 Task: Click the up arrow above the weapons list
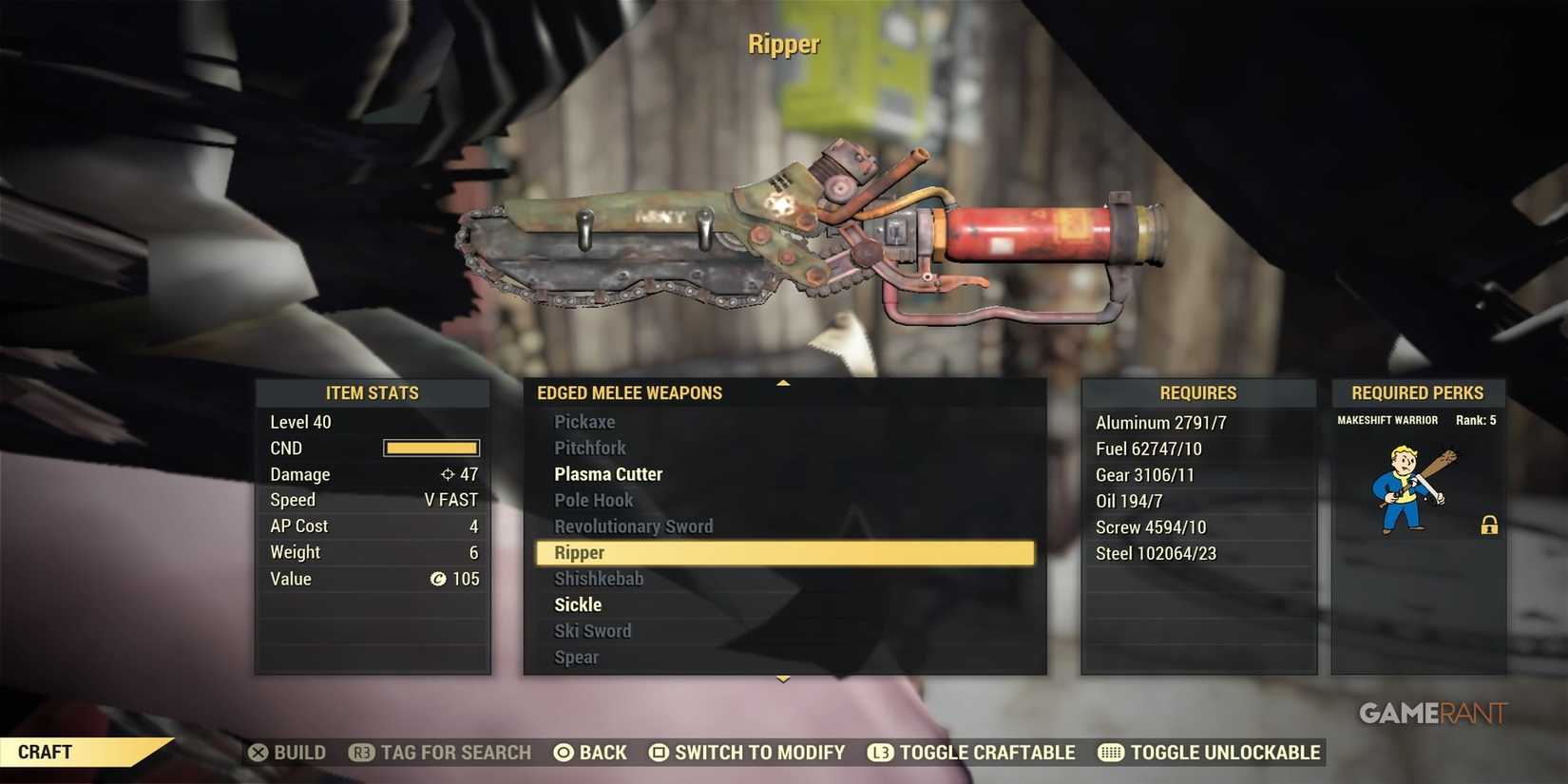point(782,383)
